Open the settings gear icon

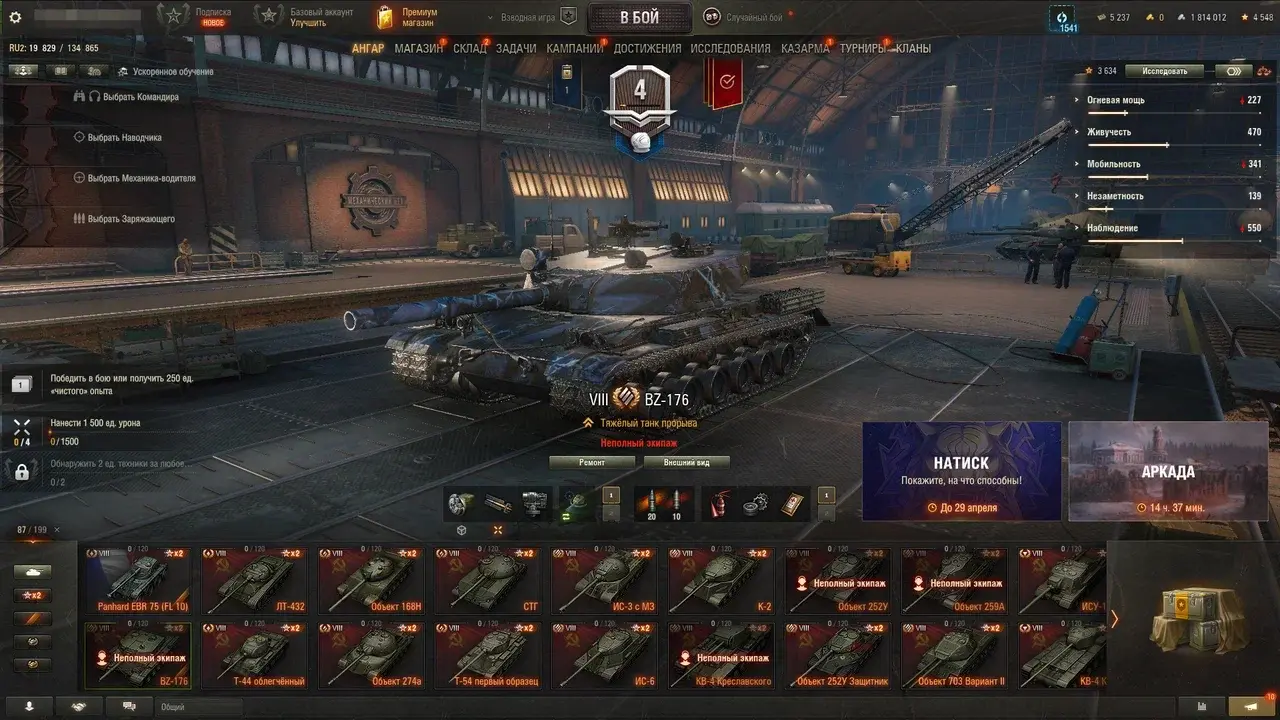(x=15, y=17)
